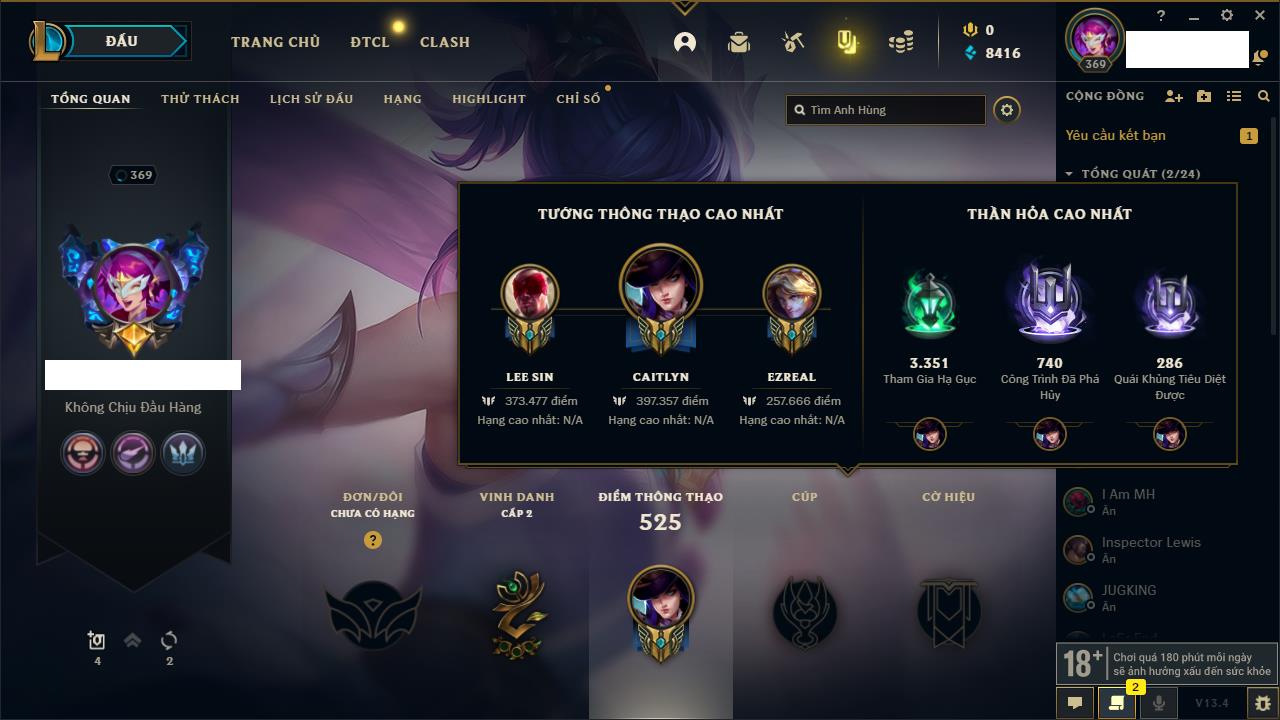The image size is (1280, 720).
Task: Open the client settings gear in title bar
Action: 1227,16
